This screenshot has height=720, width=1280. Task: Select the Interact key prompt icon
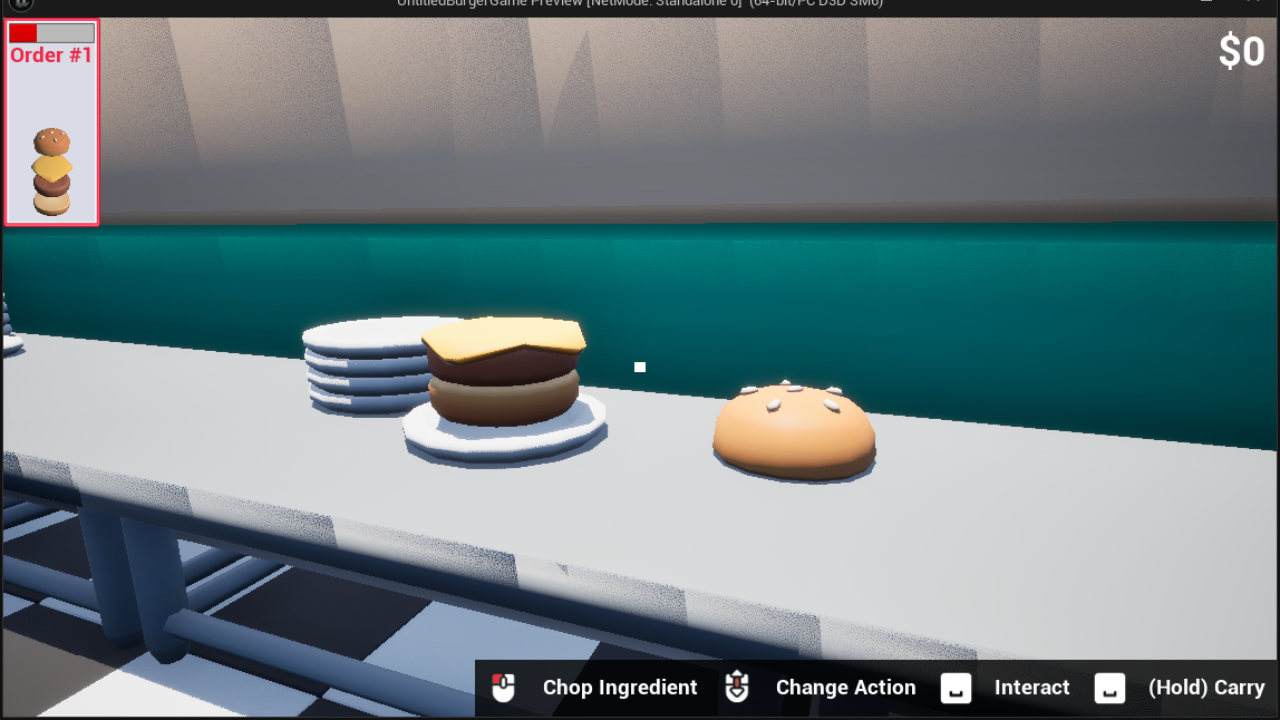tap(956, 687)
